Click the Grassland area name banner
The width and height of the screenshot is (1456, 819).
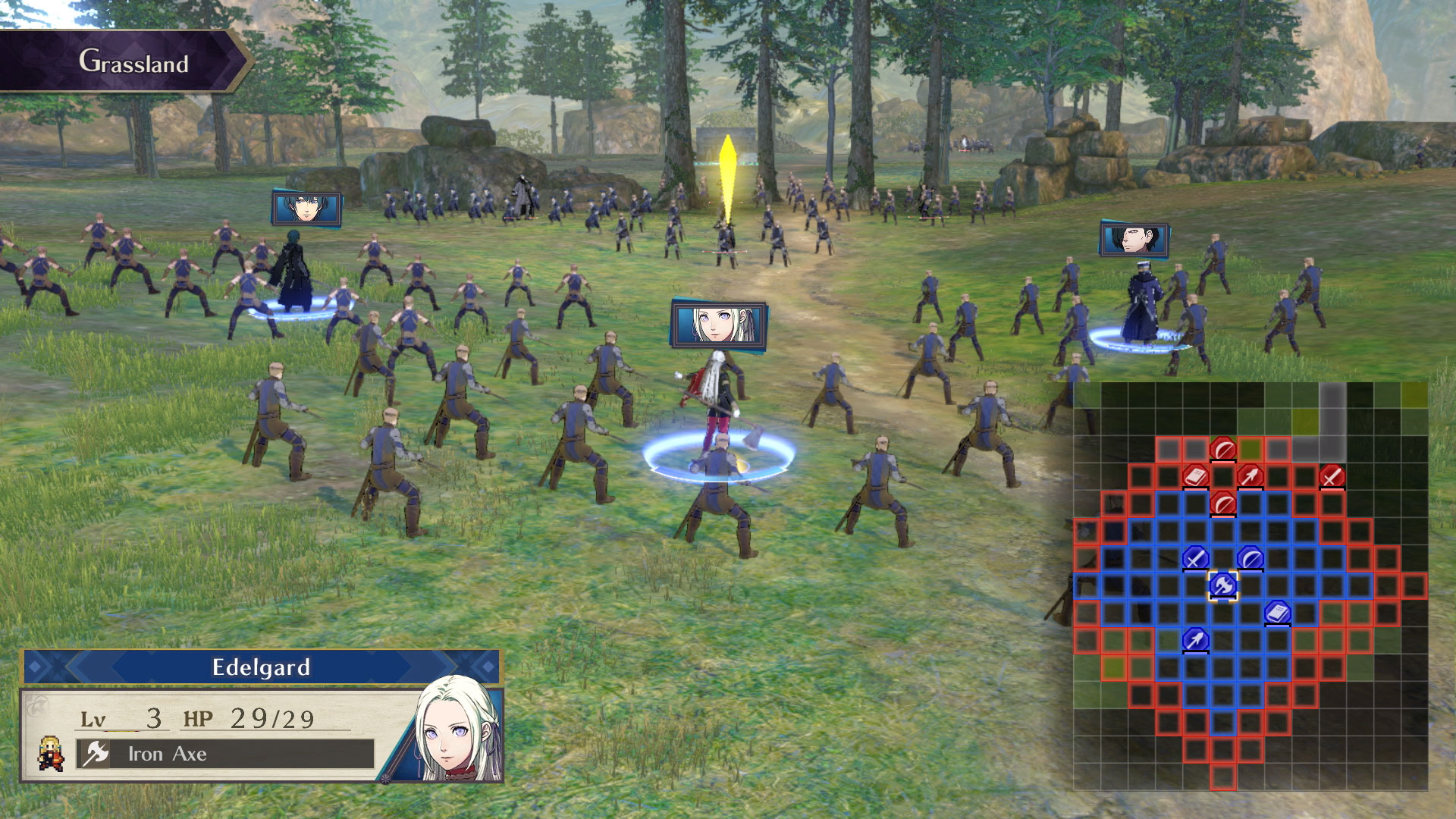tap(133, 64)
